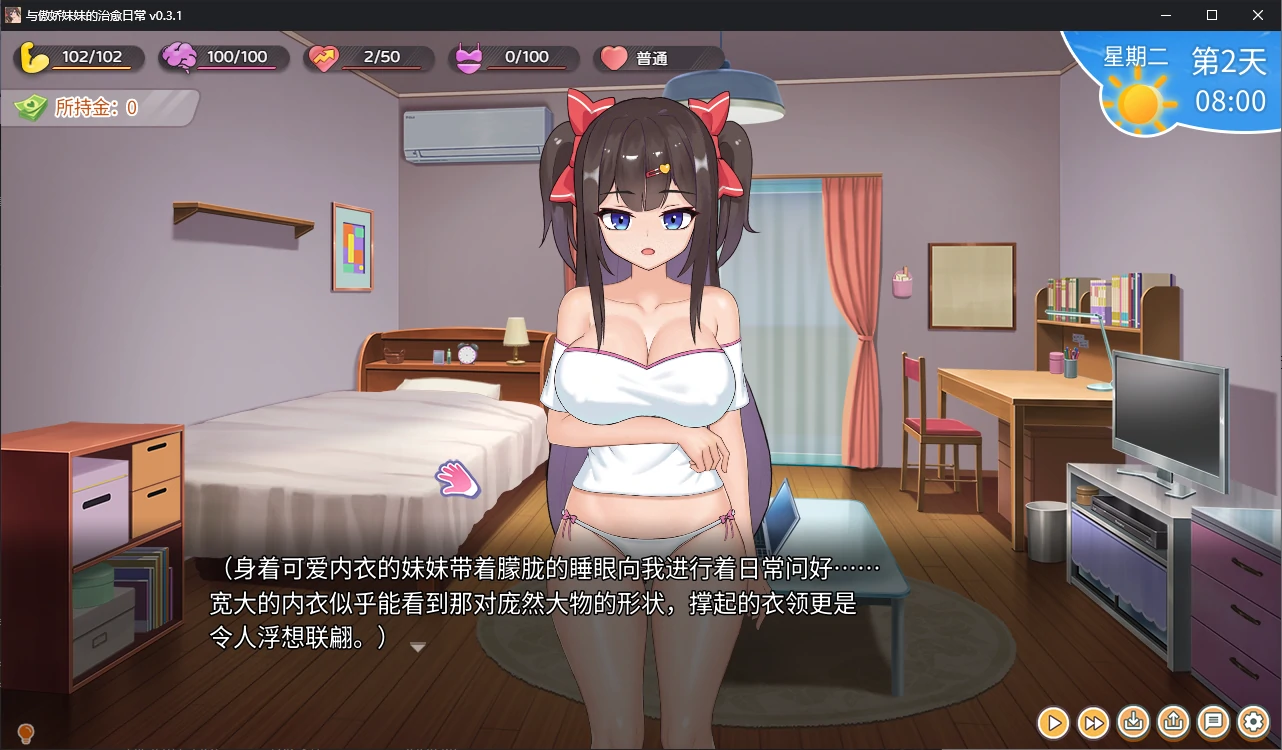Show the dialogue log speech-bubble button
Image resolution: width=1282 pixels, height=750 pixels.
pyautogui.click(x=1214, y=721)
